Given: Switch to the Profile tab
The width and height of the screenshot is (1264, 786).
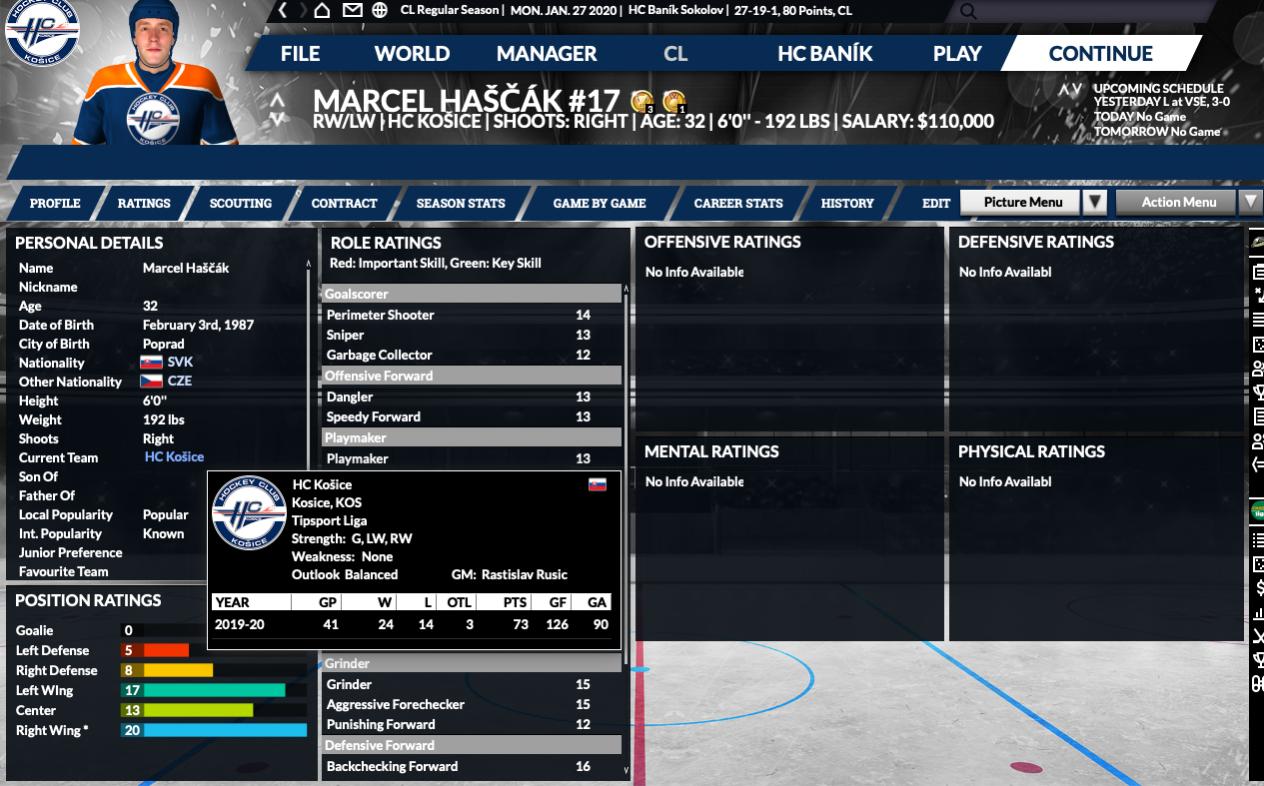Looking at the screenshot, I should (55, 203).
